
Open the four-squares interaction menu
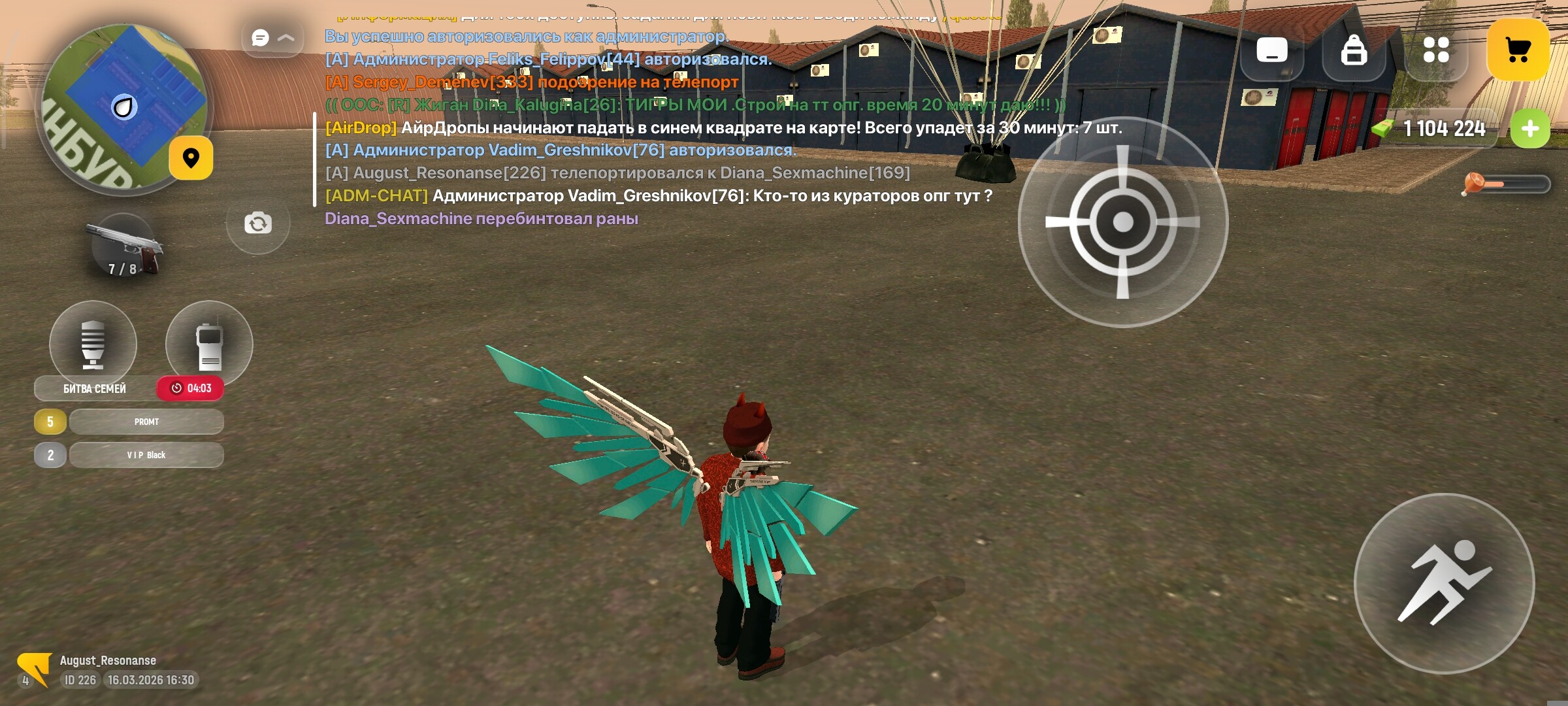click(1436, 49)
